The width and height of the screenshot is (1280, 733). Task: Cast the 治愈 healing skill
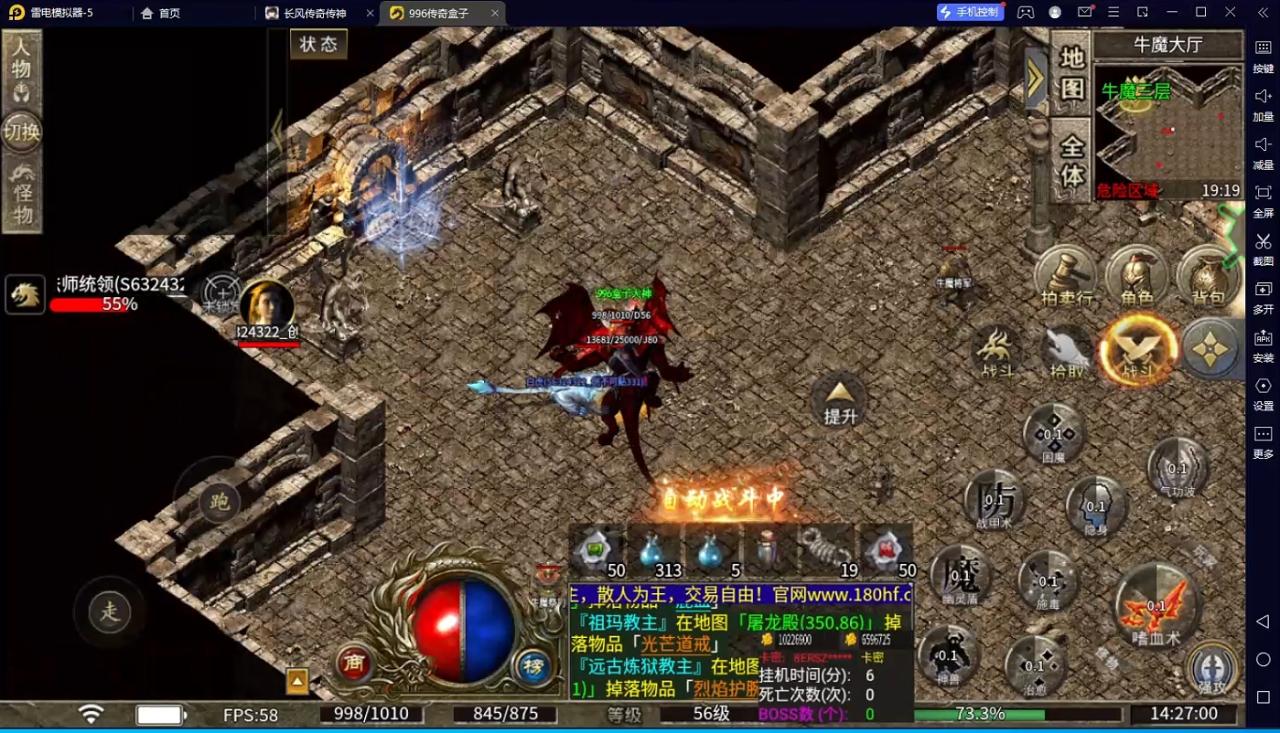[x=1034, y=667]
